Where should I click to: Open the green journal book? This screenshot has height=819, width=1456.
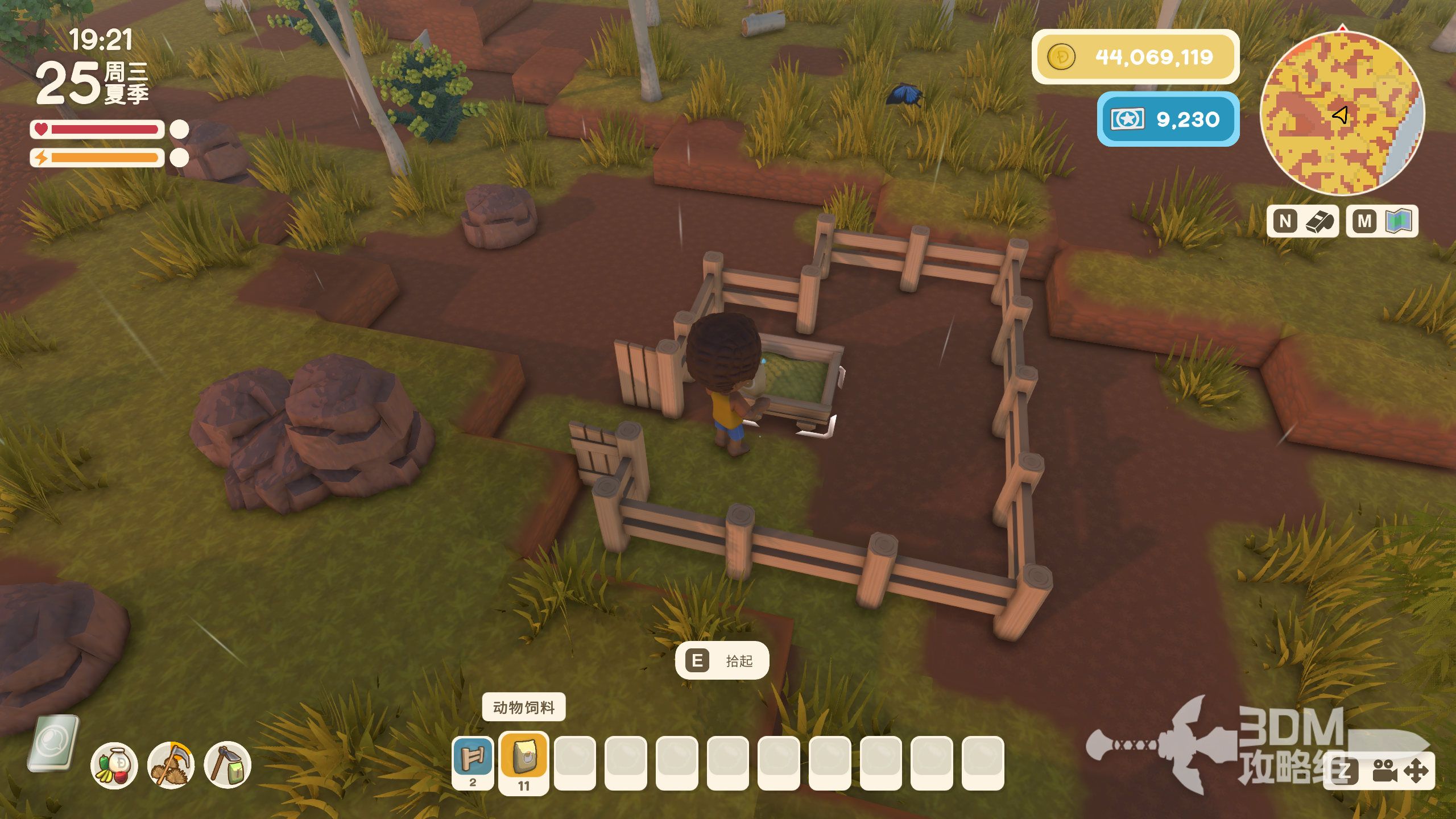tap(53, 742)
